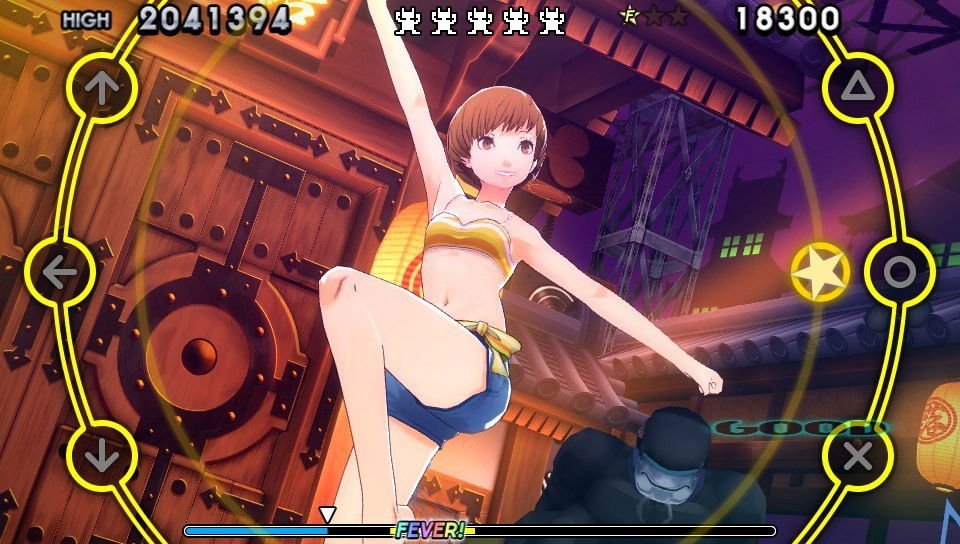Hit the cross note target
The image size is (960, 544).
pyautogui.click(x=857, y=456)
